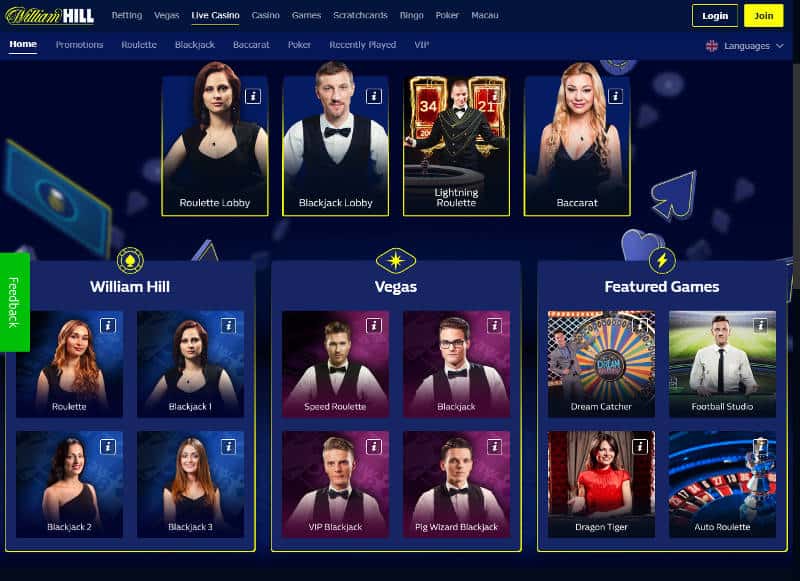This screenshot has width=800, height=581.
Task: Open the Betting section in top navigation
Action: (x=126, y=16)
